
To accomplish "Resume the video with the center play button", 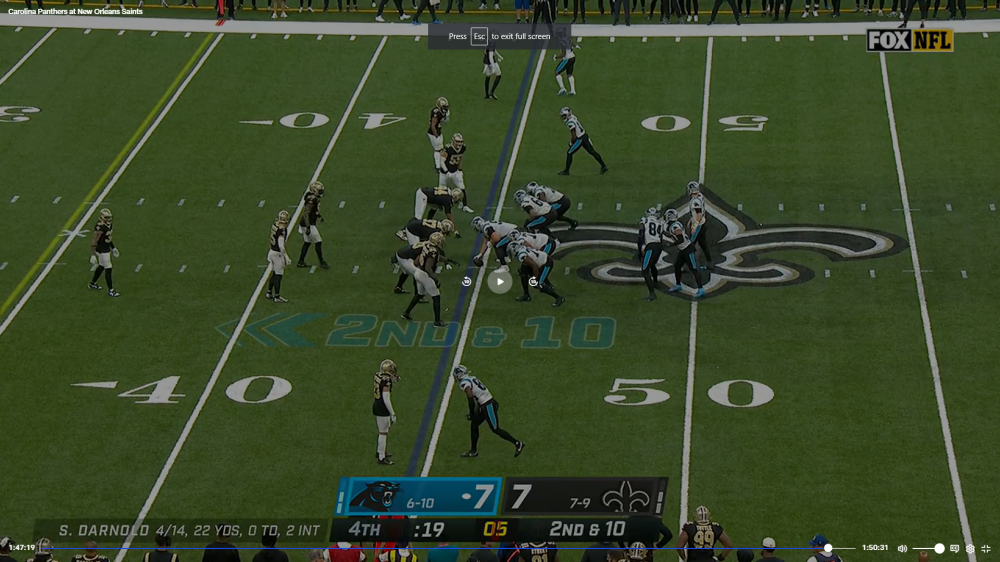I will coord(500,281).
